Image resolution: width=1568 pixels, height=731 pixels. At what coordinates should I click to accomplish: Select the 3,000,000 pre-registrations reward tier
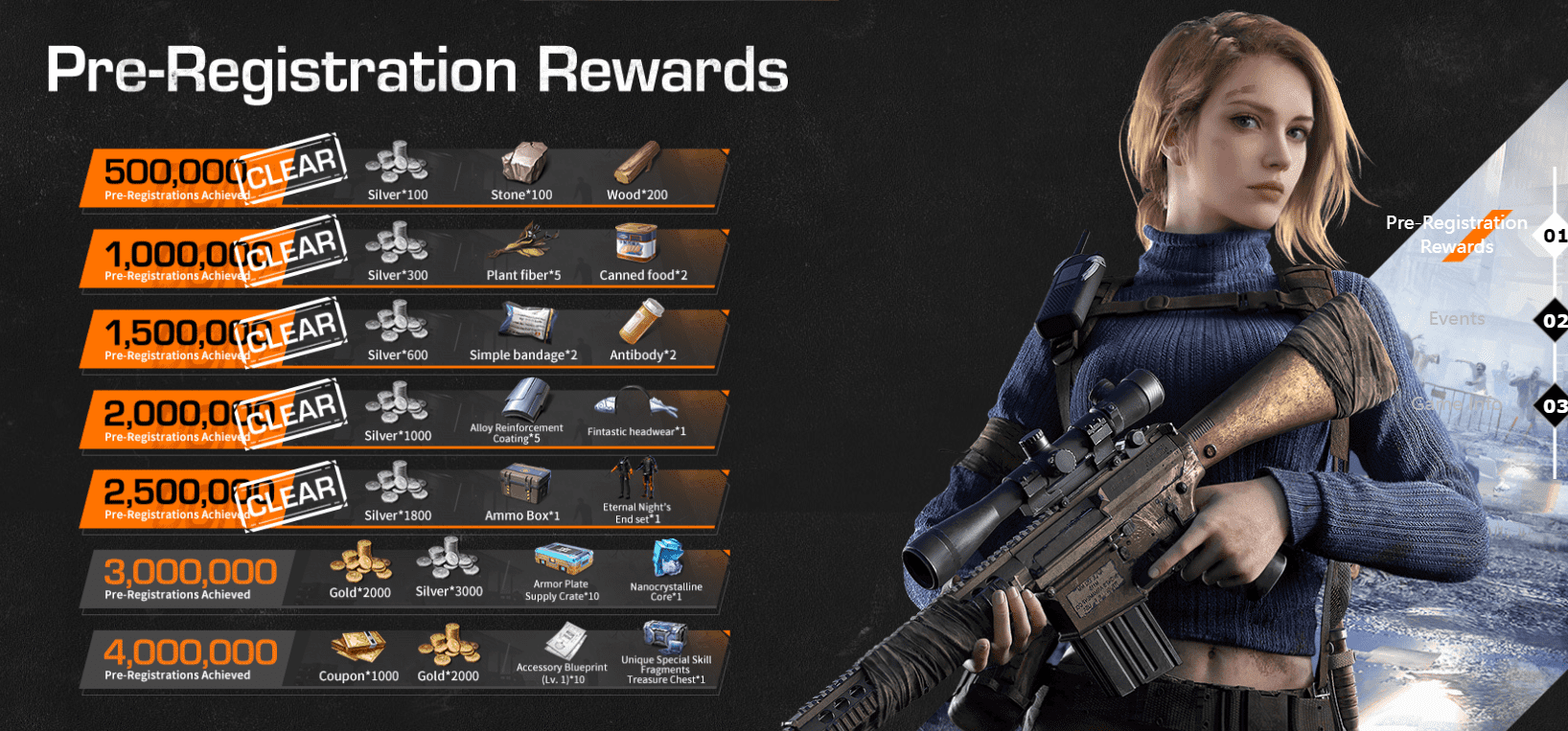point(190,578)
